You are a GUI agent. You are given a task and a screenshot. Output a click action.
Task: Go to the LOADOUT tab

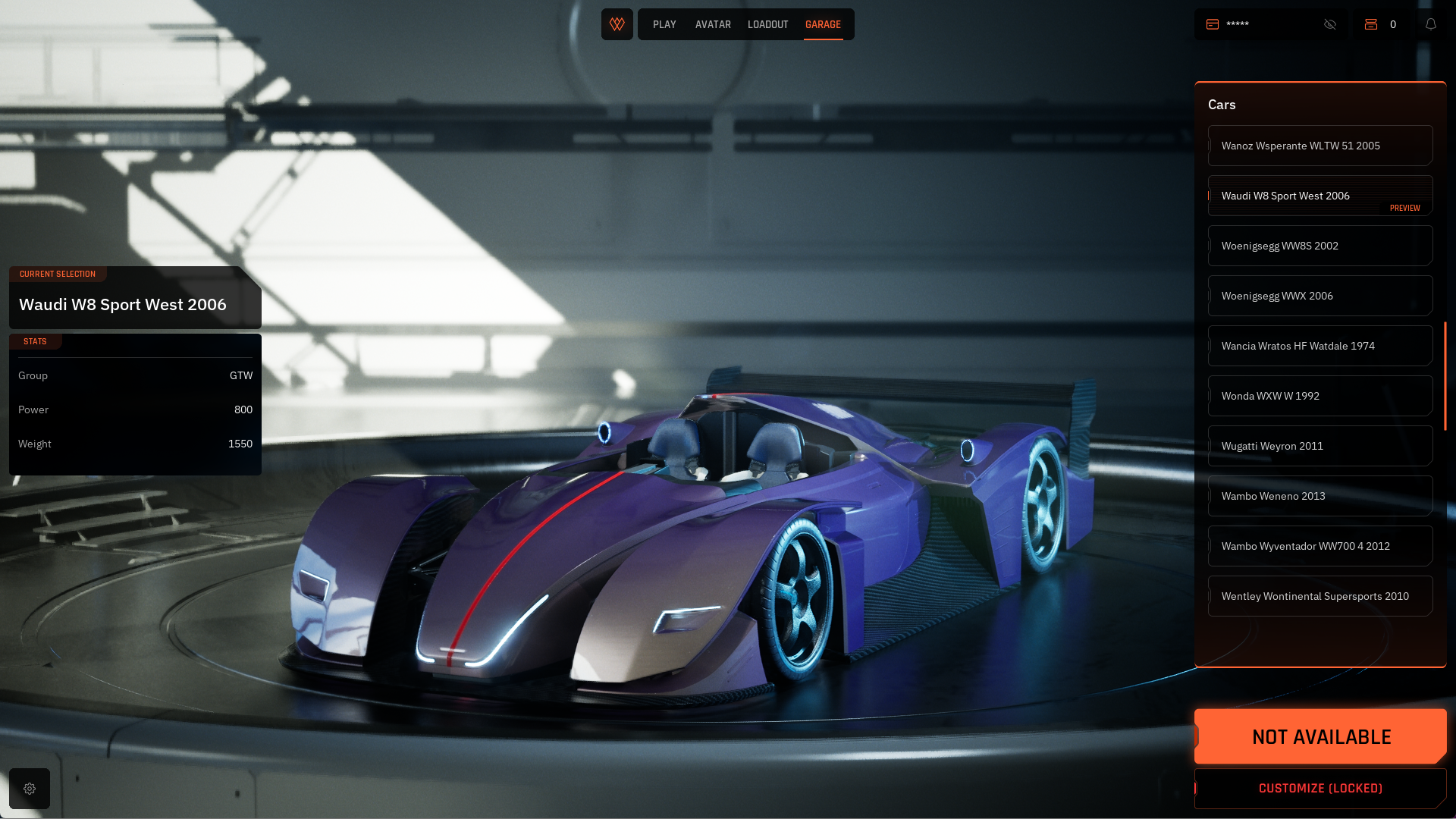(x=767, y=24)
